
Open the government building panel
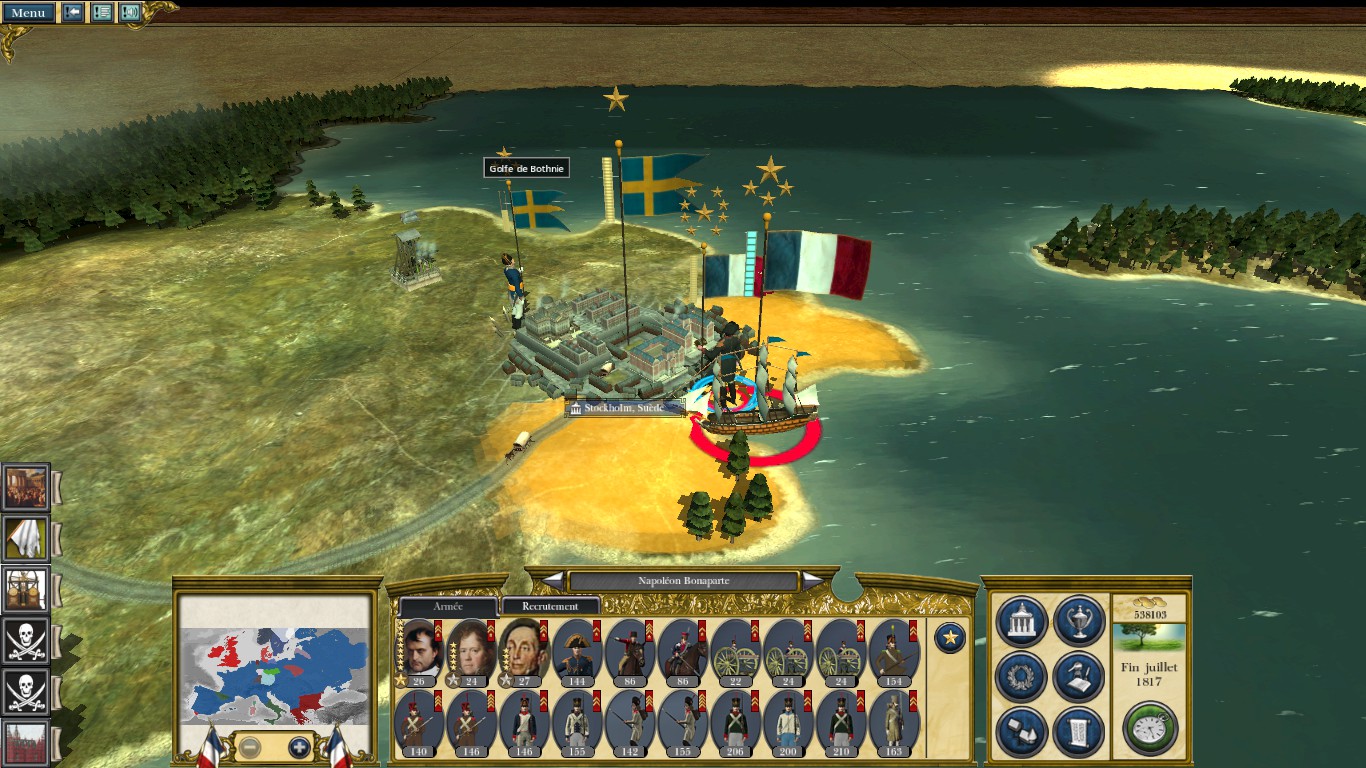tap(1022, 621)
